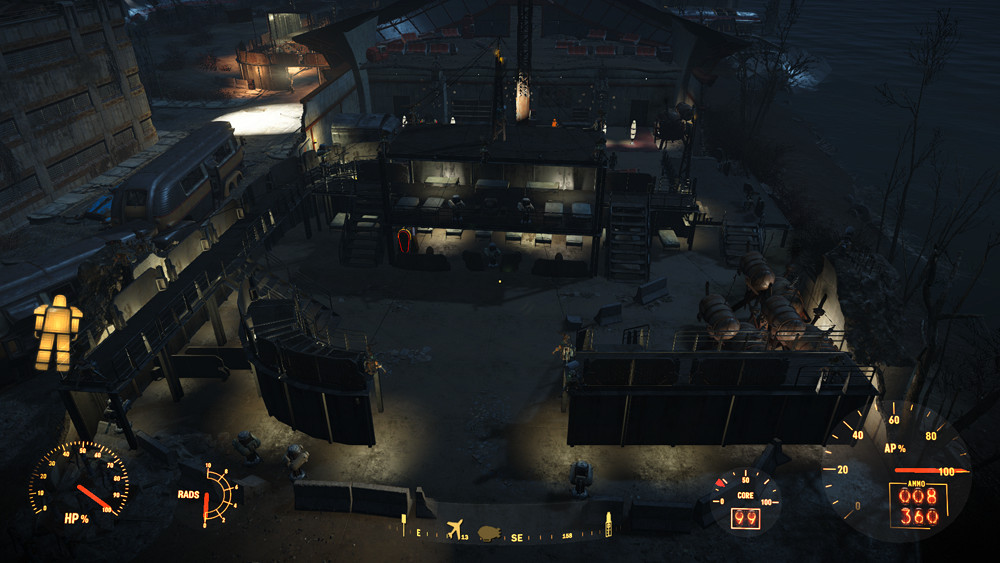
Task: Click the skyscraper marker on the compass
Action: pos(606,523)
